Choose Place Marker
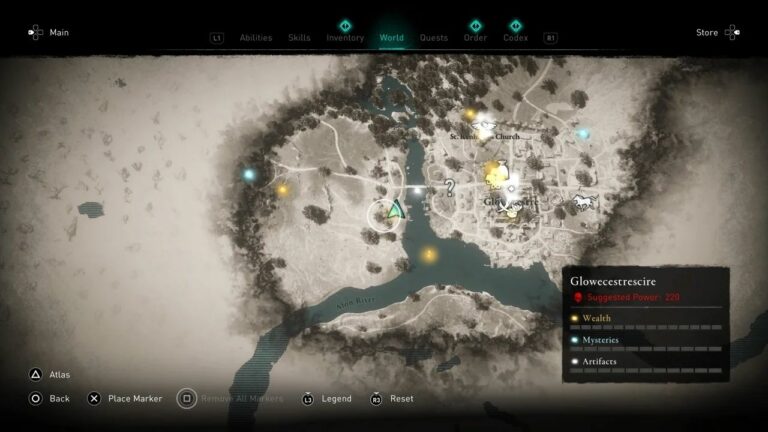The width and height of the screenshot is (768, 432). 134,398
